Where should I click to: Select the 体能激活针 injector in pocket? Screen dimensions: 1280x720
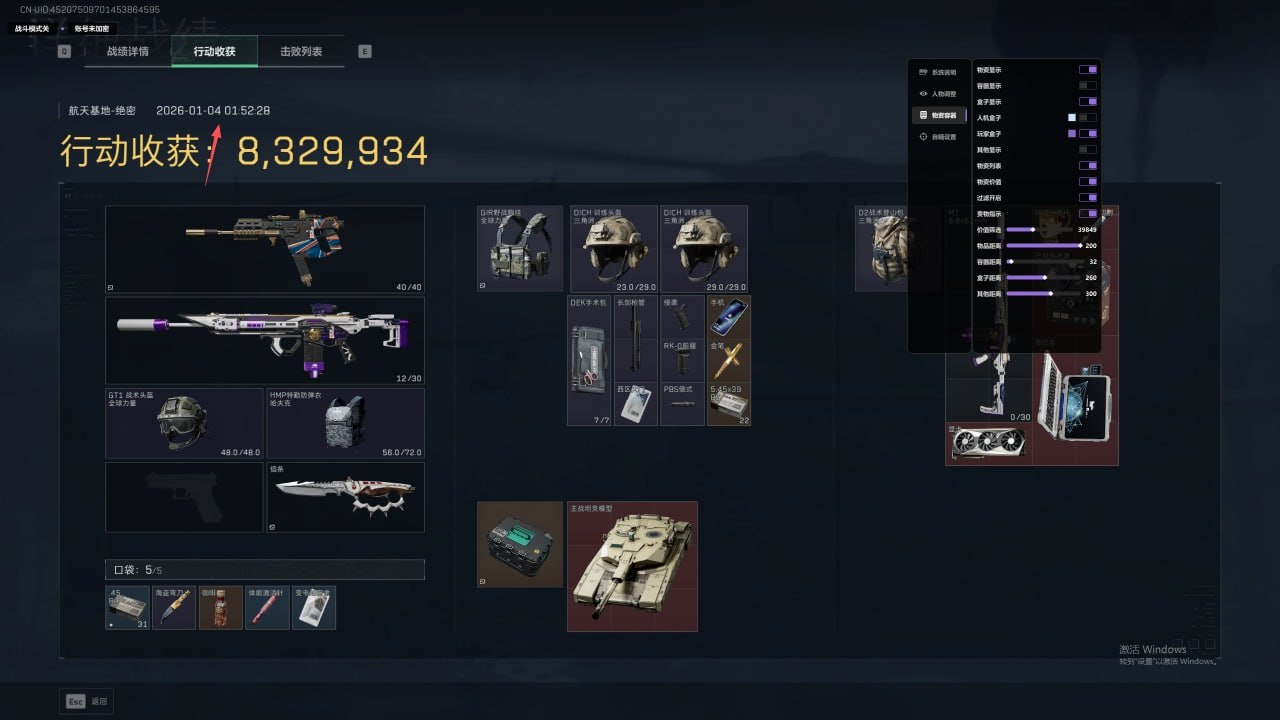click(x=267, y=608)
